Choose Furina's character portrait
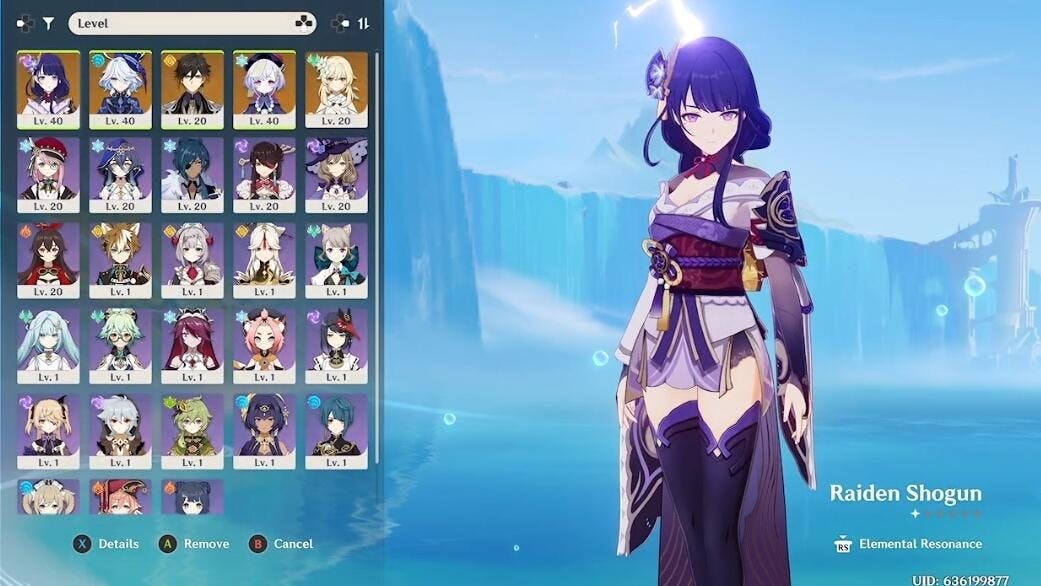This screenshot has width=1041, height=586. [x=120, y=89]
